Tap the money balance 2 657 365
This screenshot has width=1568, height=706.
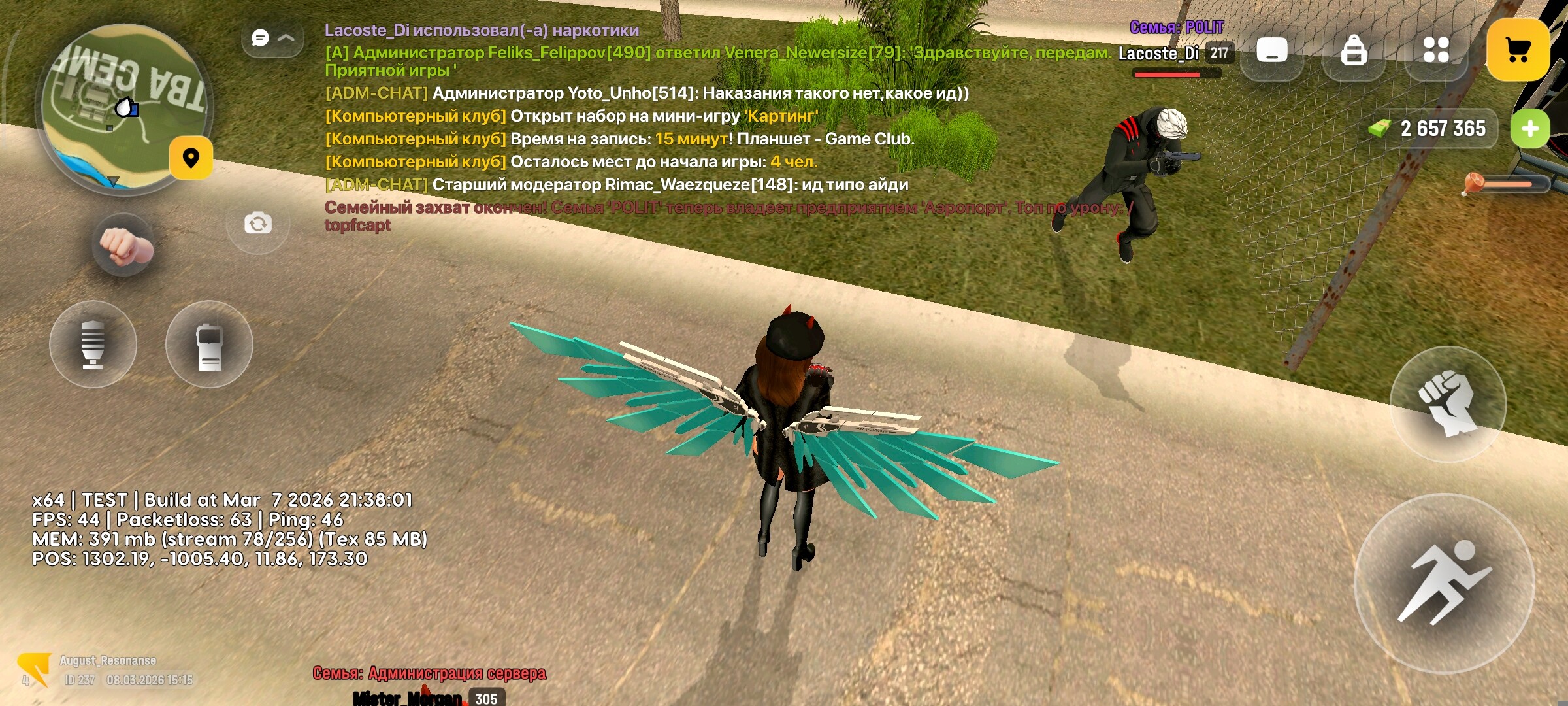point(1445,129)
